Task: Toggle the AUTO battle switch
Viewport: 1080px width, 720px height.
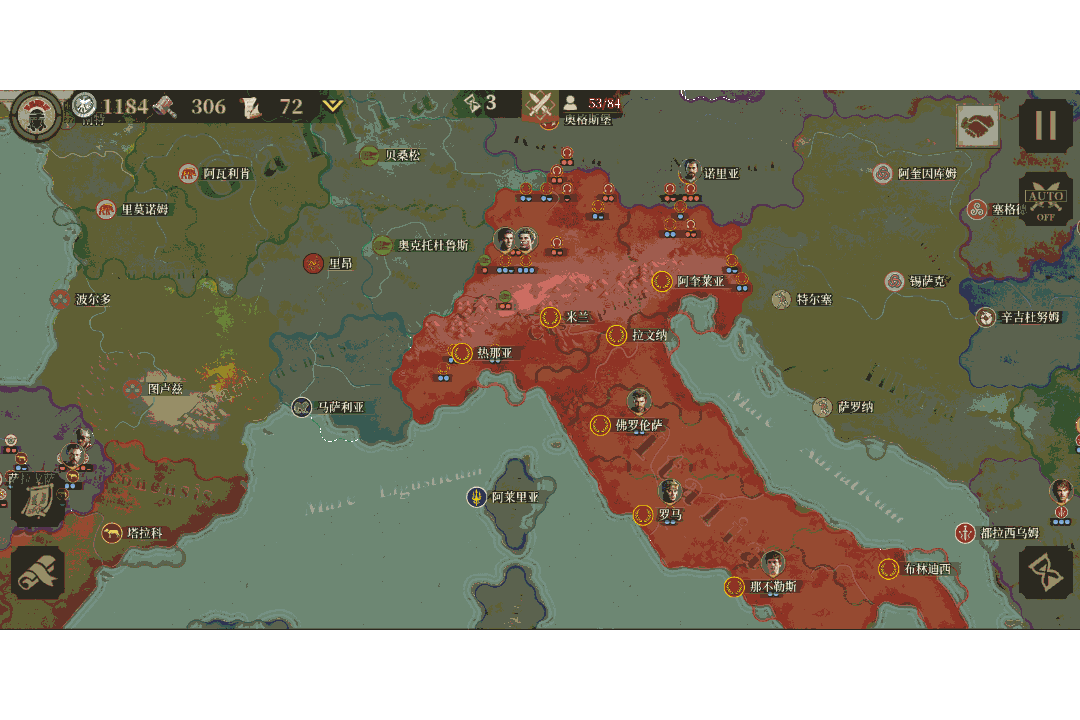Action: pyautogui.click(x=1045, y=200)
